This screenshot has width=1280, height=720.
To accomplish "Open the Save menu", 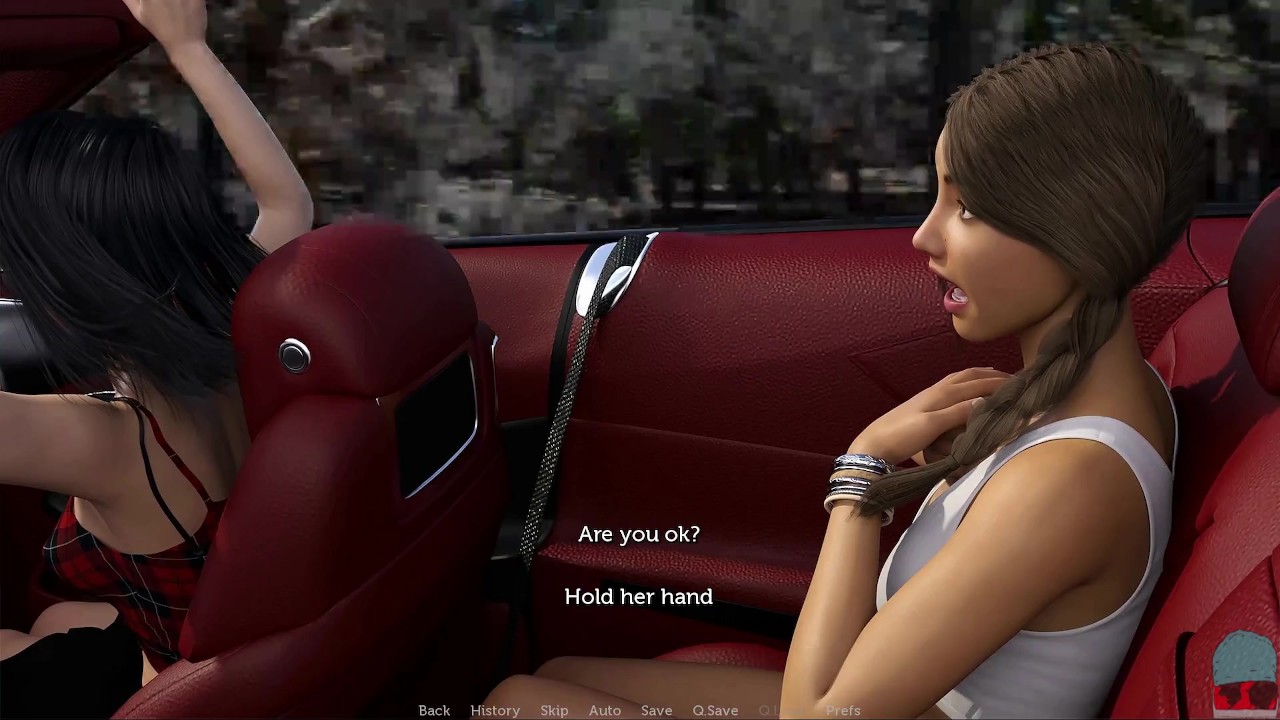I will coord(656,710).
